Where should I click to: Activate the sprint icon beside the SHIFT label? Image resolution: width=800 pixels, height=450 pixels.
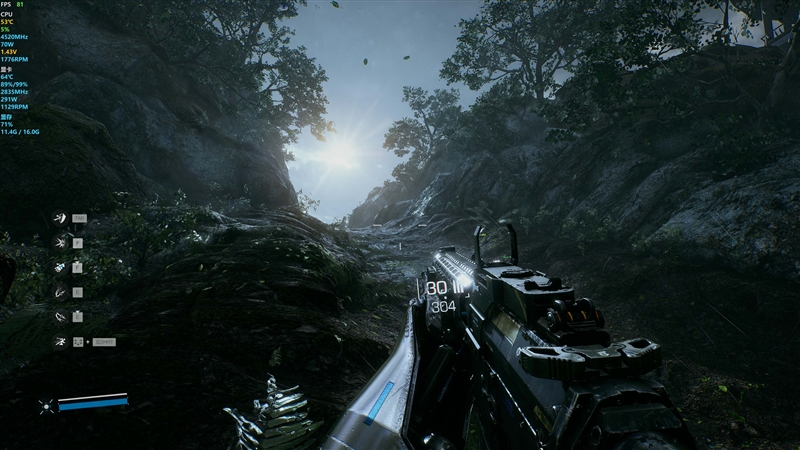(x=61, y=342)
